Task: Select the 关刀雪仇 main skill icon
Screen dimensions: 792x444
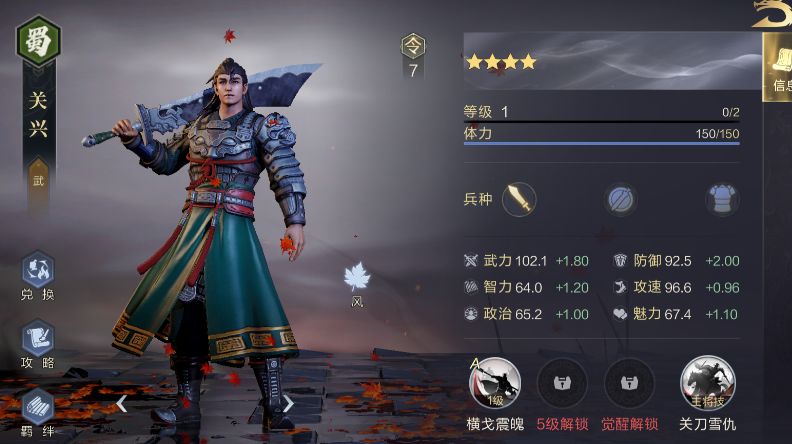Action: [707, 382]
